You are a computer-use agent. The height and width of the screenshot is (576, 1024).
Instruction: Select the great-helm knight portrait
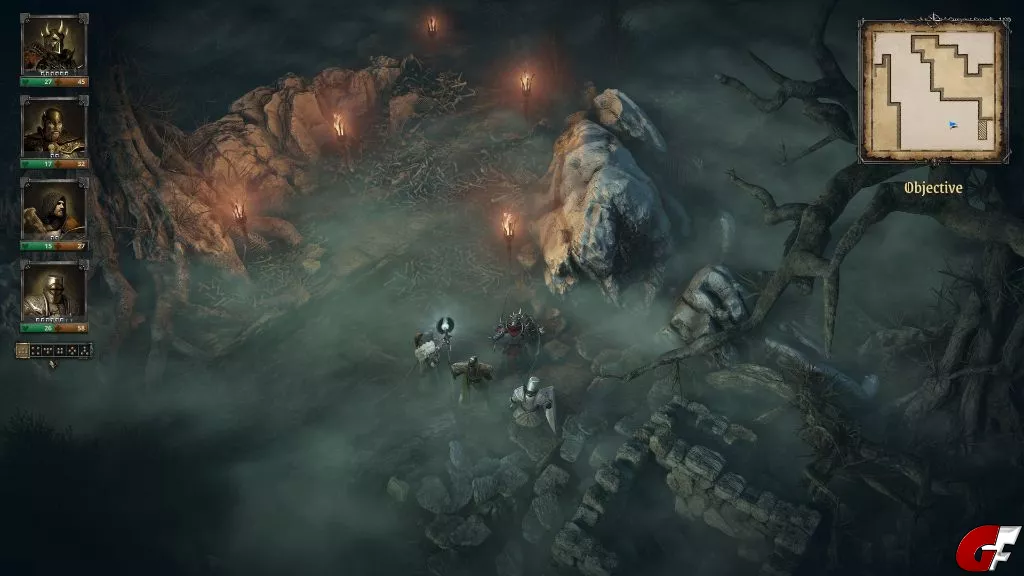[54, 291]
